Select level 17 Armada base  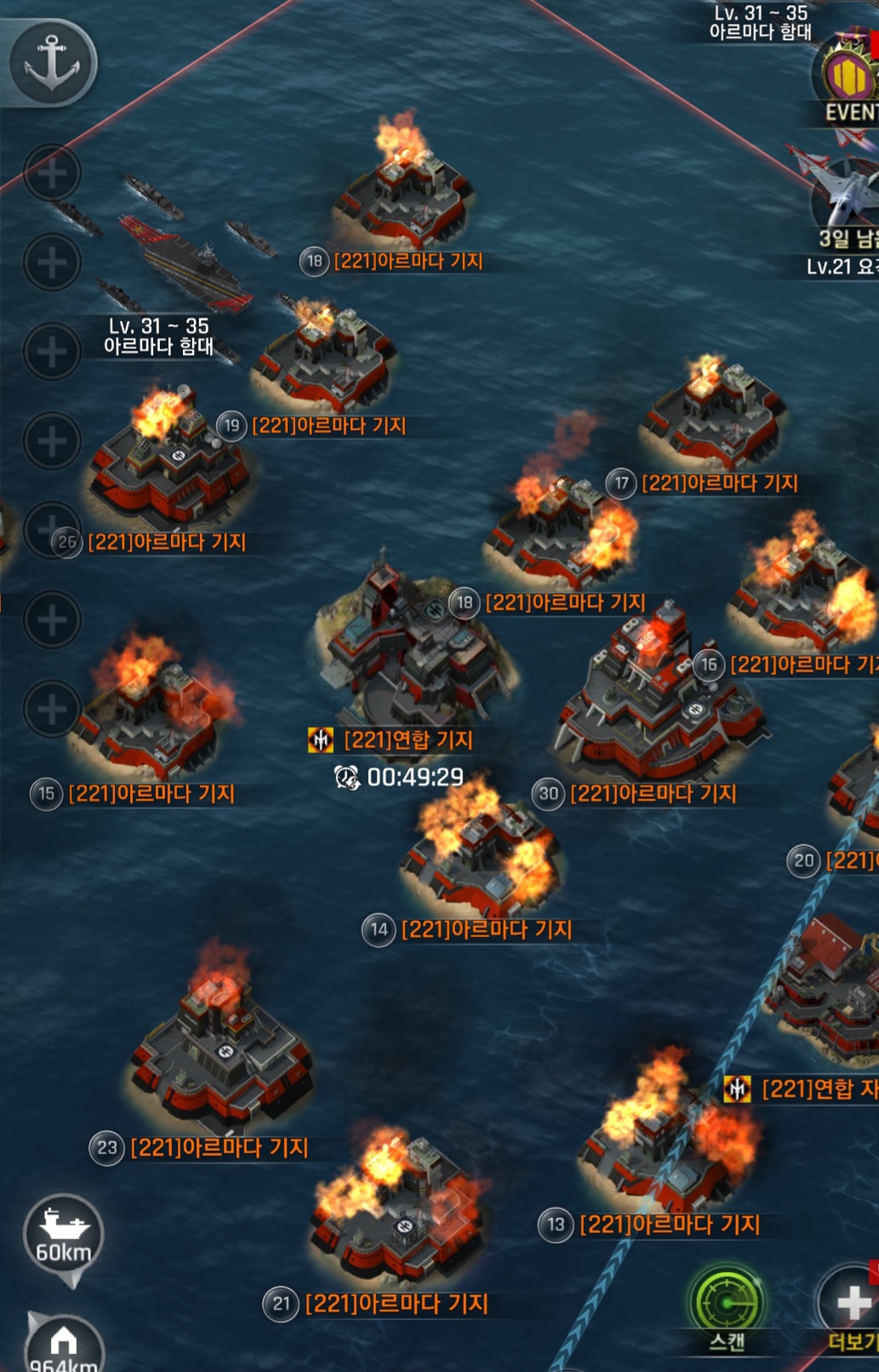coord(713,413)
